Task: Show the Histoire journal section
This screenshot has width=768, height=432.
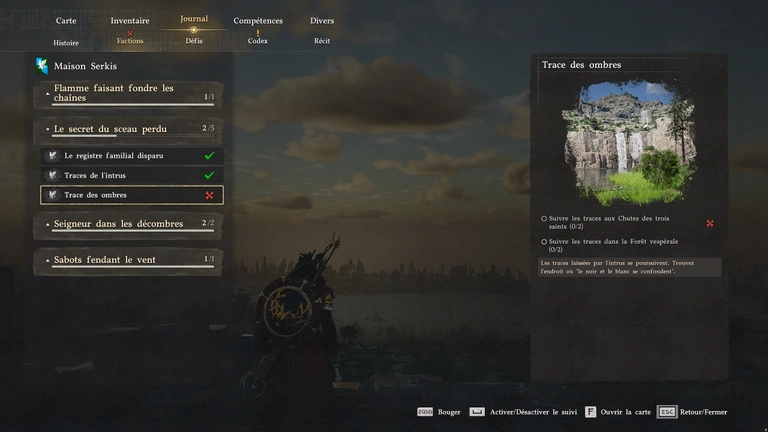Action: [x=66, y=42]
